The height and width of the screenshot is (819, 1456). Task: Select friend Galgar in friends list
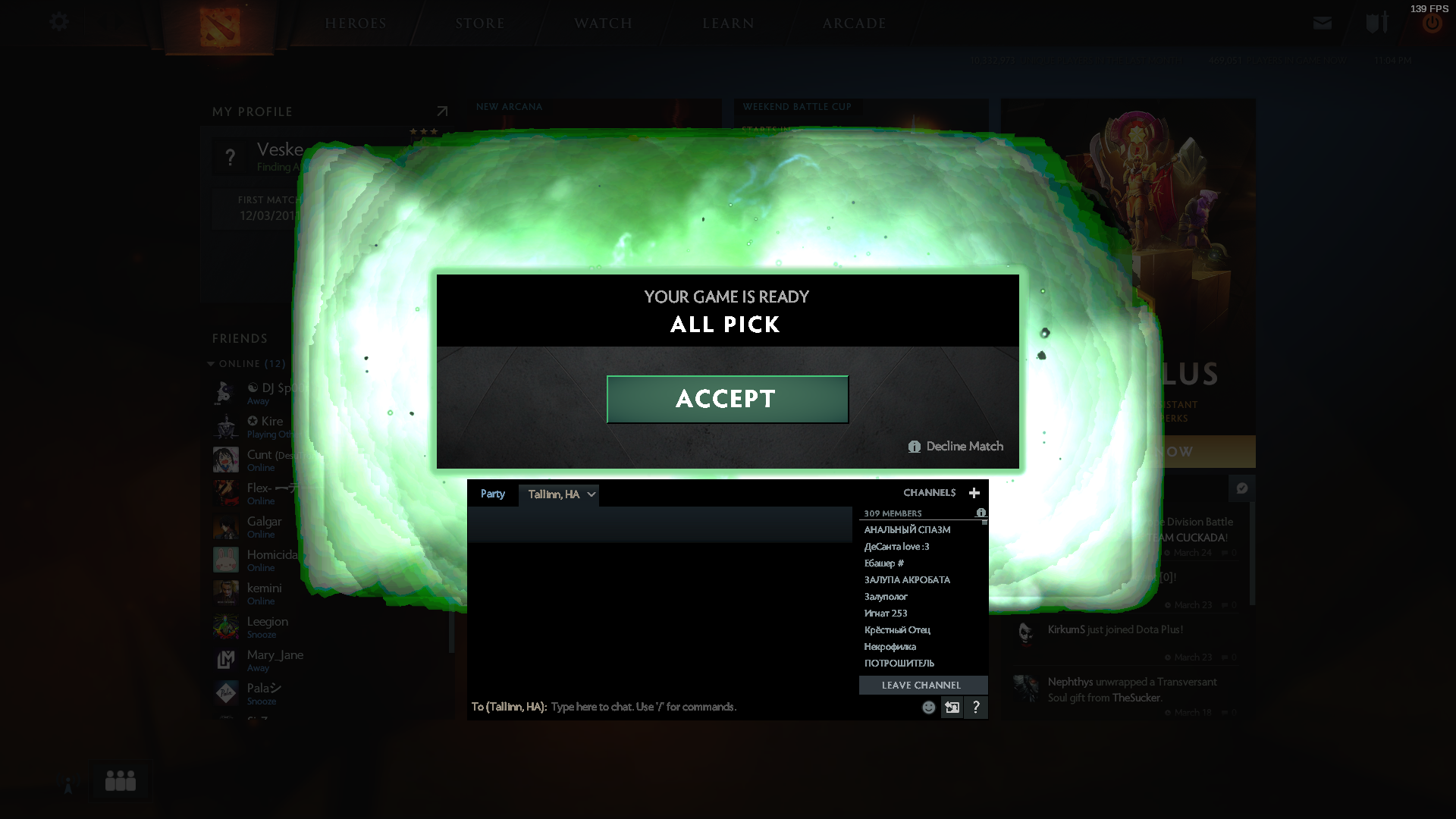pyautogui.click(x=264, y=522)
